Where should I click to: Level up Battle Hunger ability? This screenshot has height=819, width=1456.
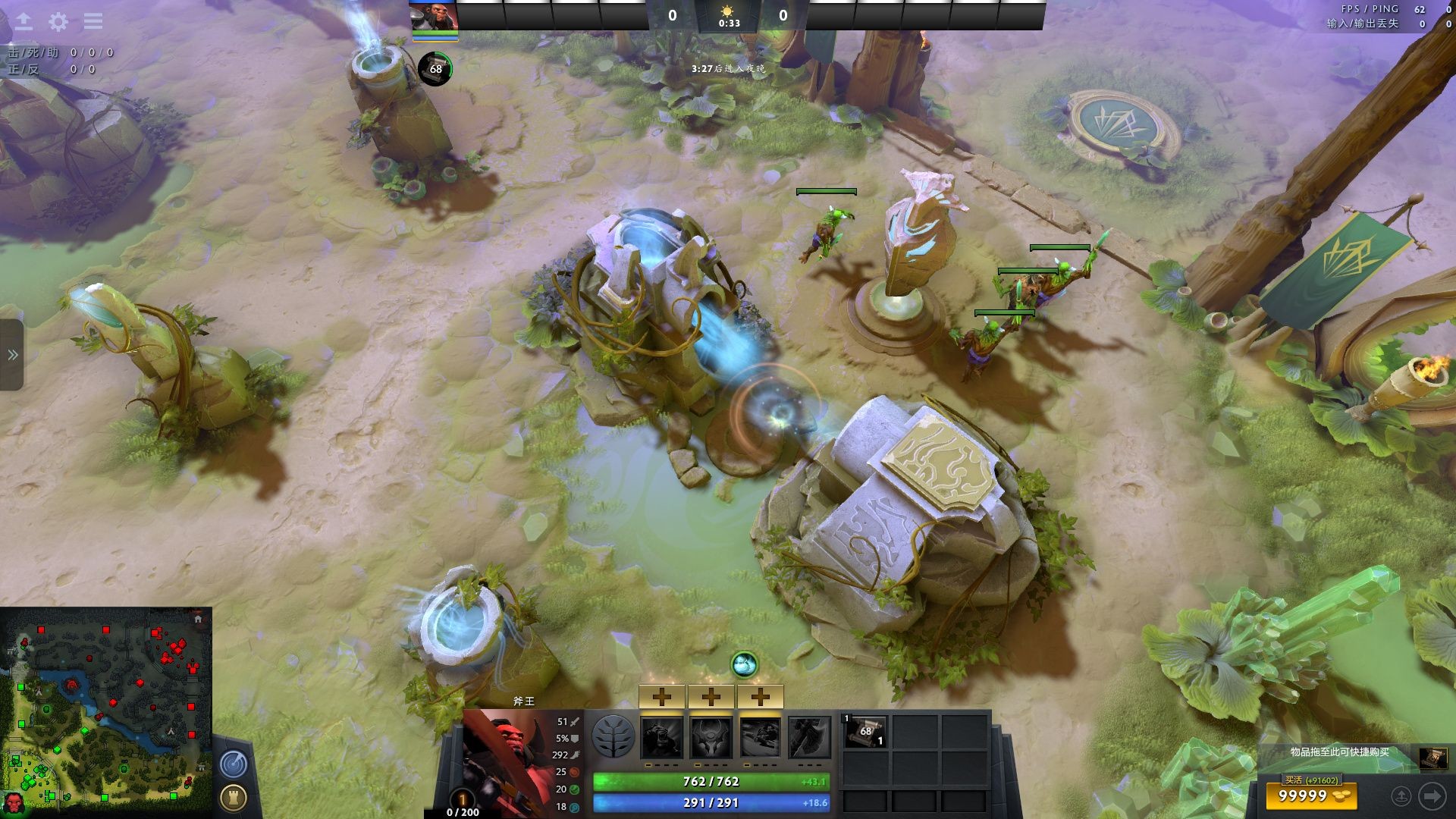point(711,696)
